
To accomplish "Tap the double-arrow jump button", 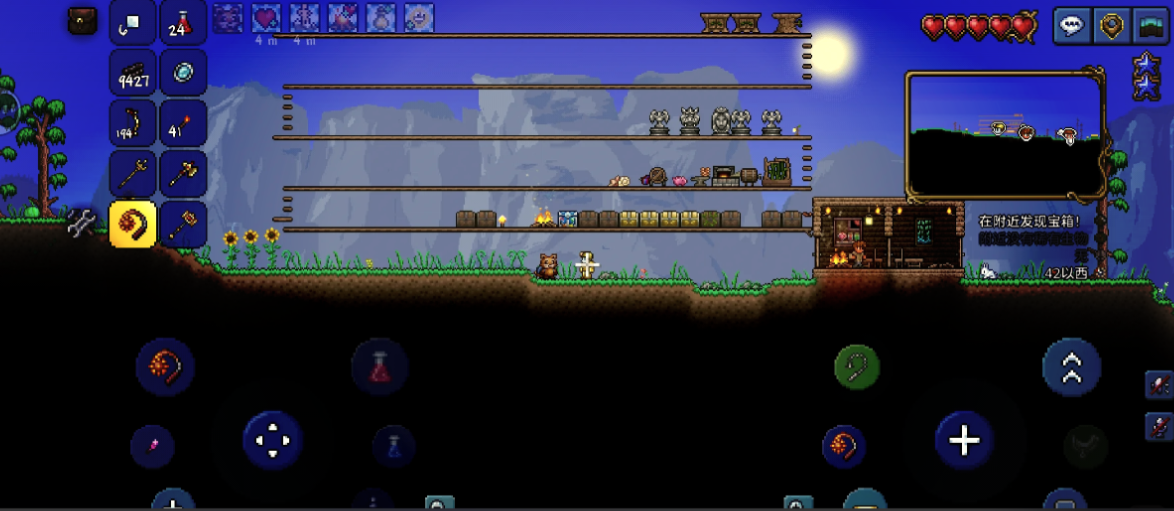I will tap(1070, 367).
